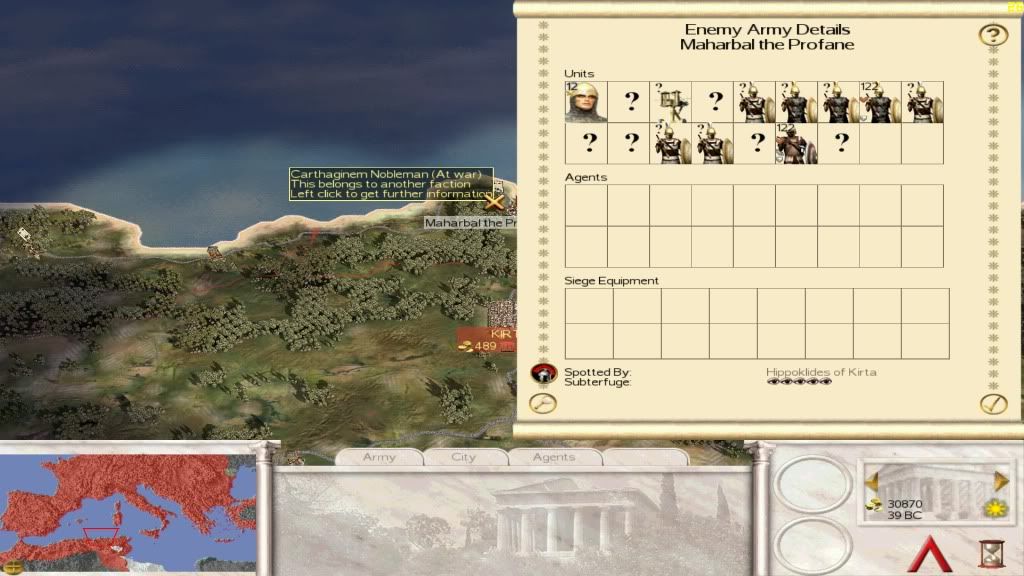
Task: Open the scroll's help question mark
Action: click(991, 36)
